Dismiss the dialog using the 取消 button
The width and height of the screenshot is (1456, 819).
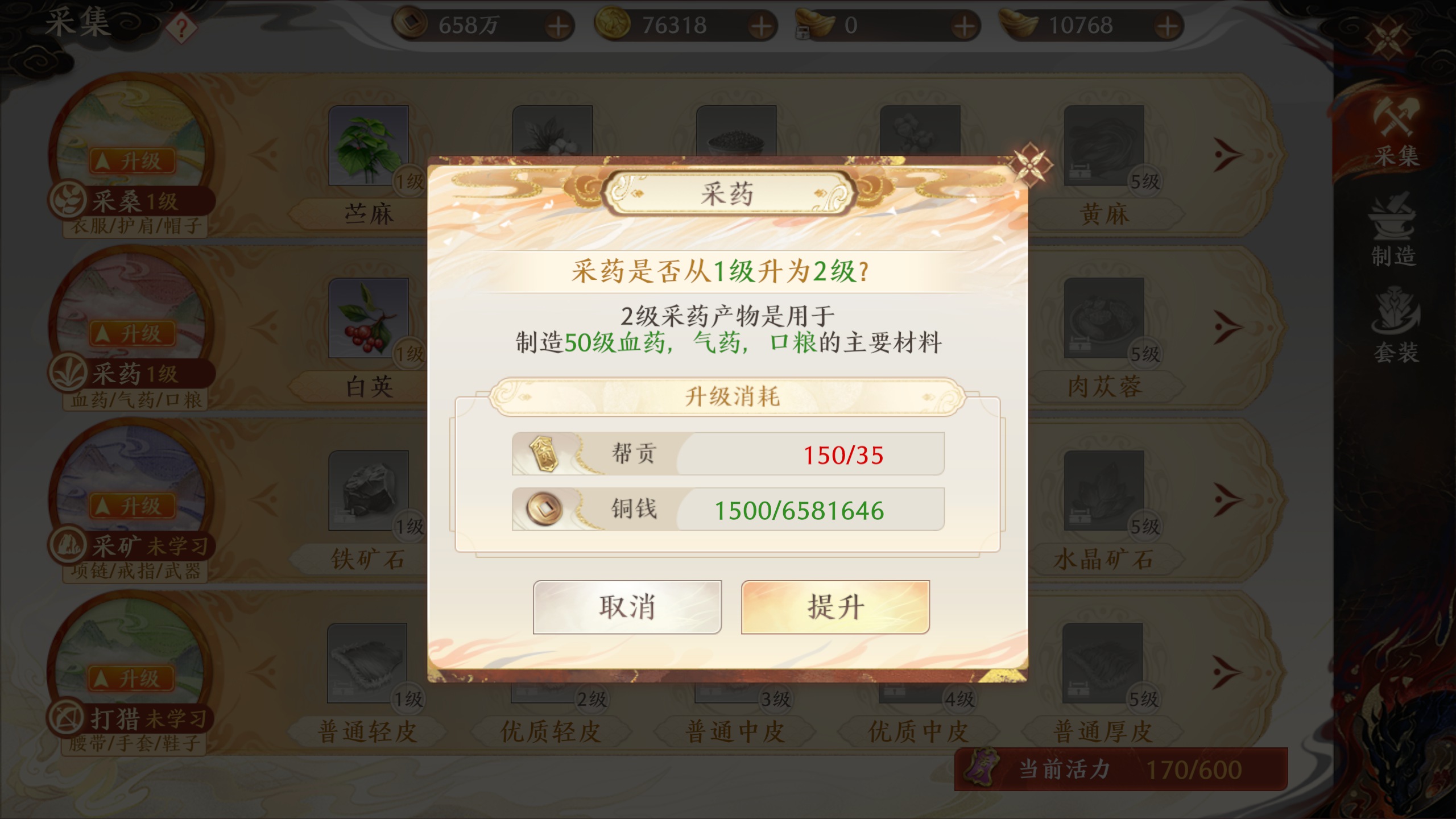coord(627,607)
